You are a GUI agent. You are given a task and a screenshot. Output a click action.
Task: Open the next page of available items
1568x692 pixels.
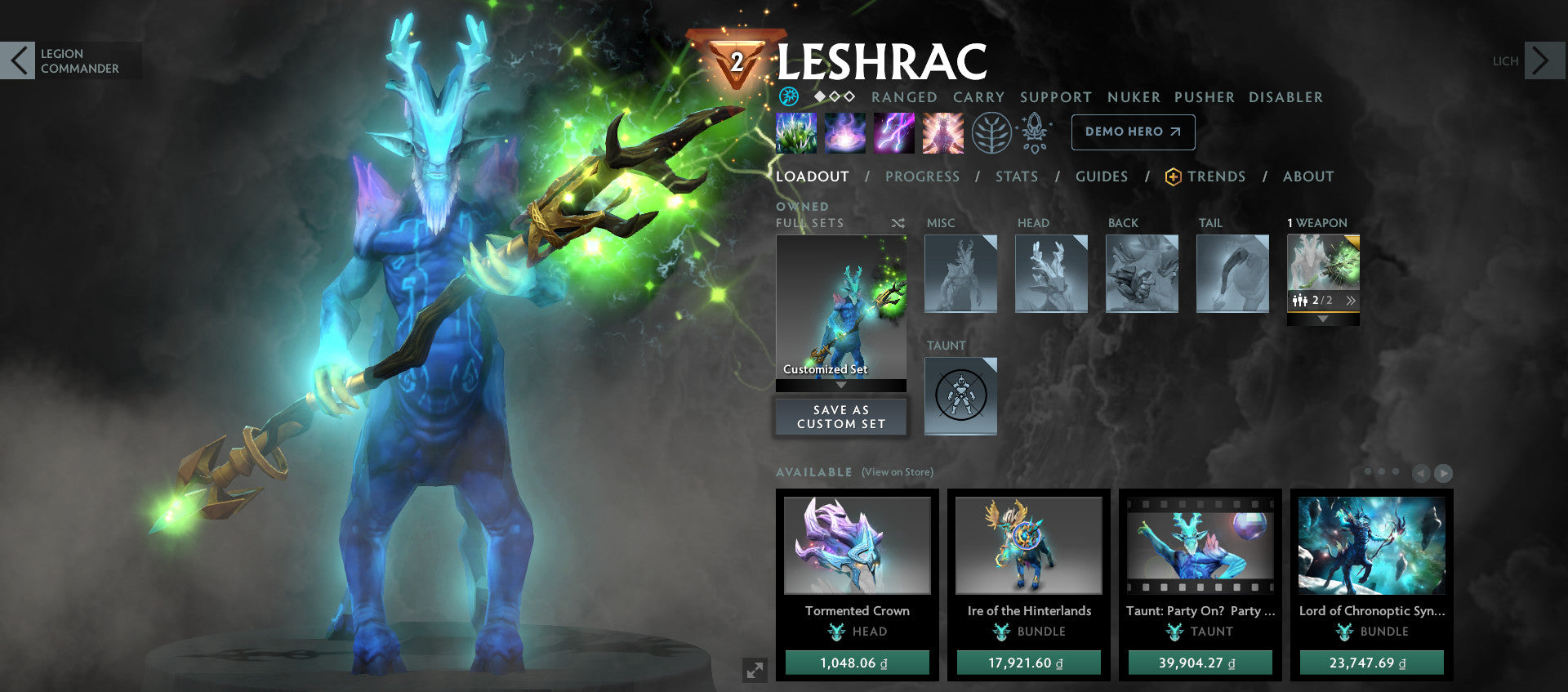(x=1444, y=472)
